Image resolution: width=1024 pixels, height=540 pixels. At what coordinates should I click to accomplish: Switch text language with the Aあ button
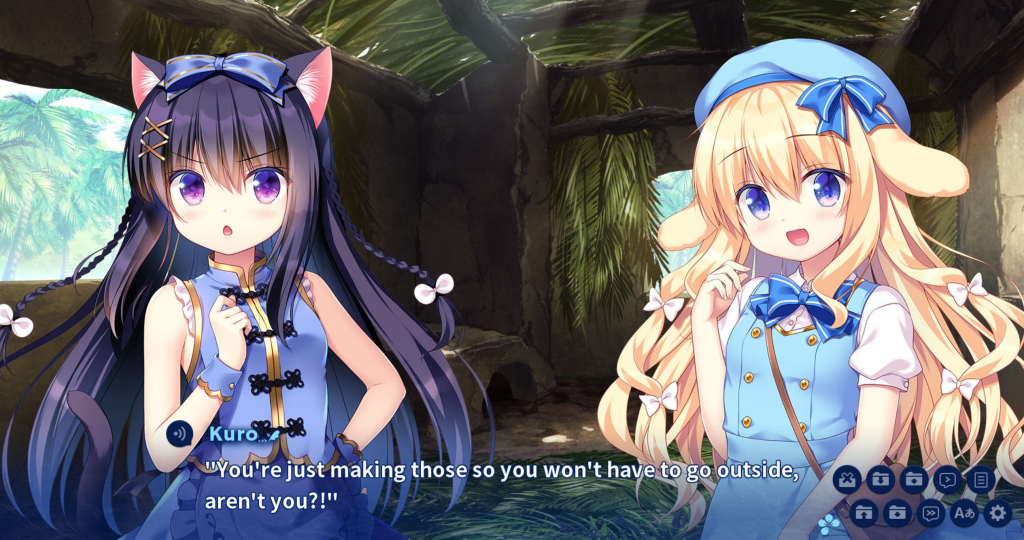tap(964, 514)
